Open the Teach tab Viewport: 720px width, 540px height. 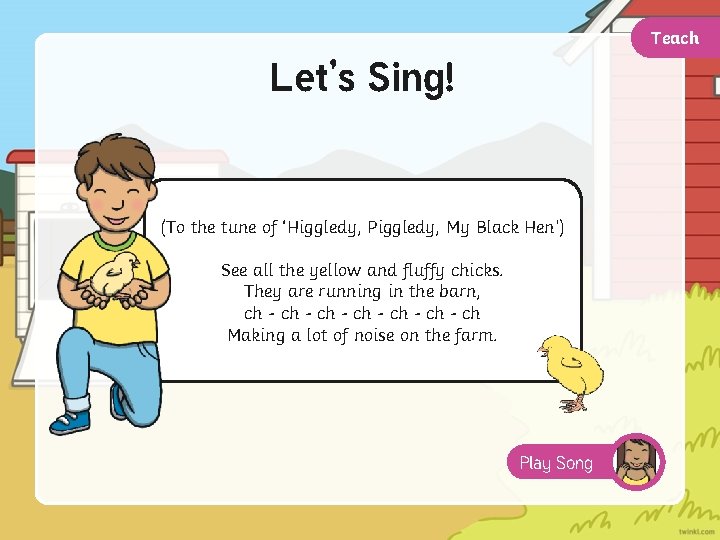(675, 39)
